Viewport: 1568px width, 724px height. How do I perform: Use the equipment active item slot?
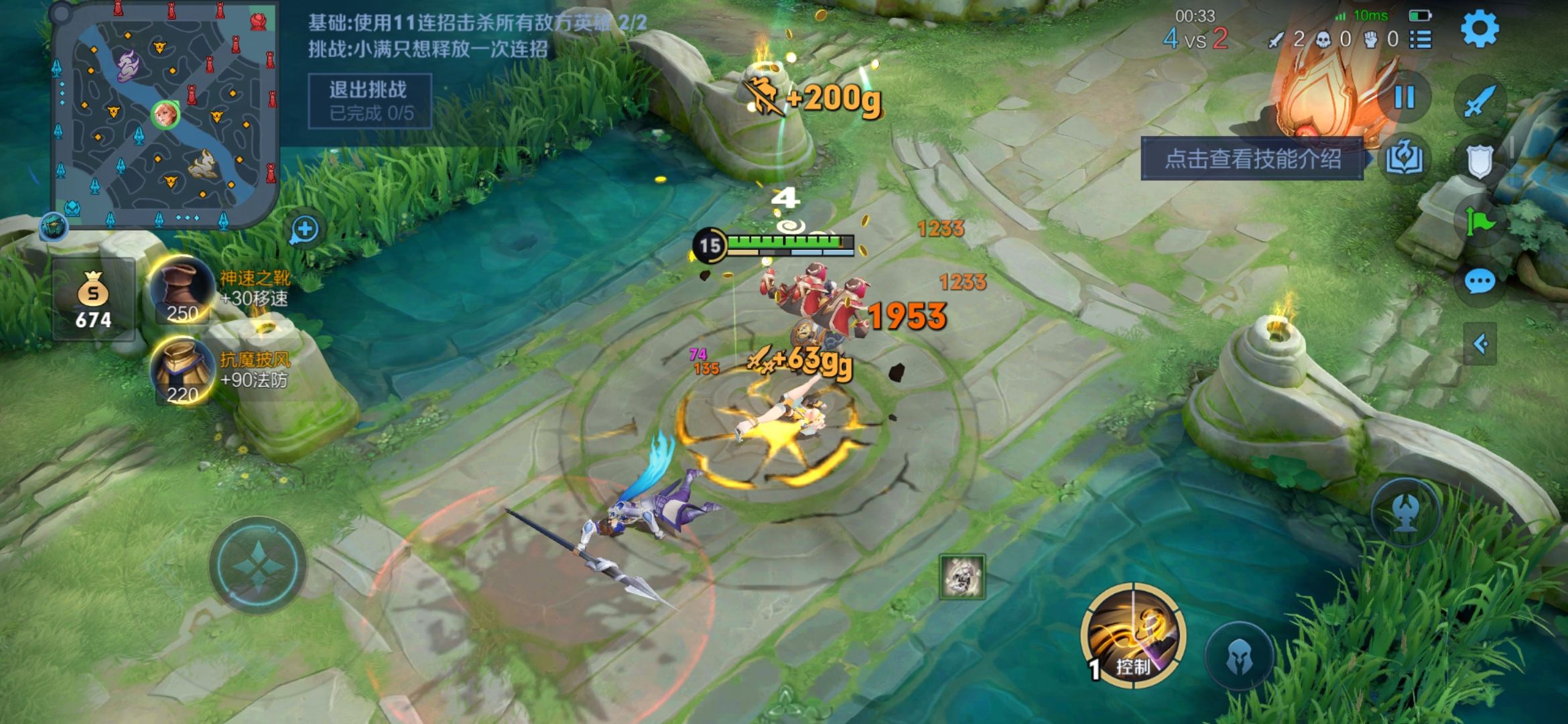pyautogui.click(x=962, y=576)
